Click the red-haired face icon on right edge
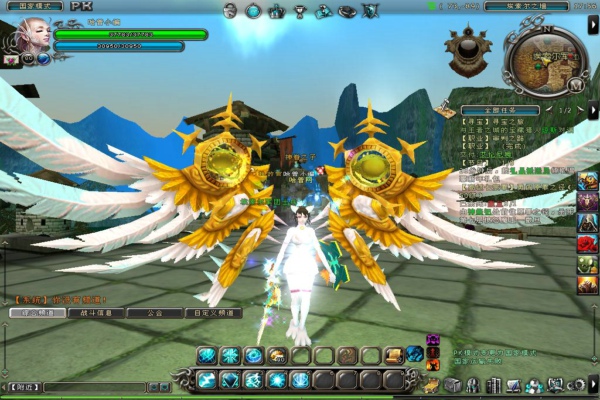This screenshot has width=600, height=400. [587, 243]
